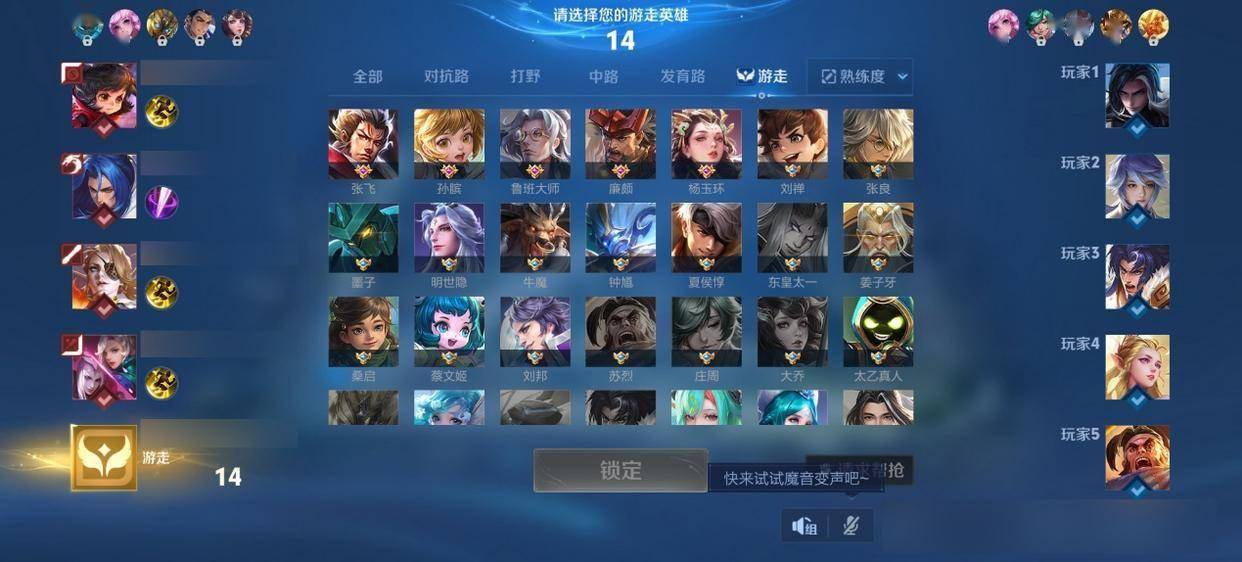Choose hero 张飞
1242x562 pixels.
[363, 143]
